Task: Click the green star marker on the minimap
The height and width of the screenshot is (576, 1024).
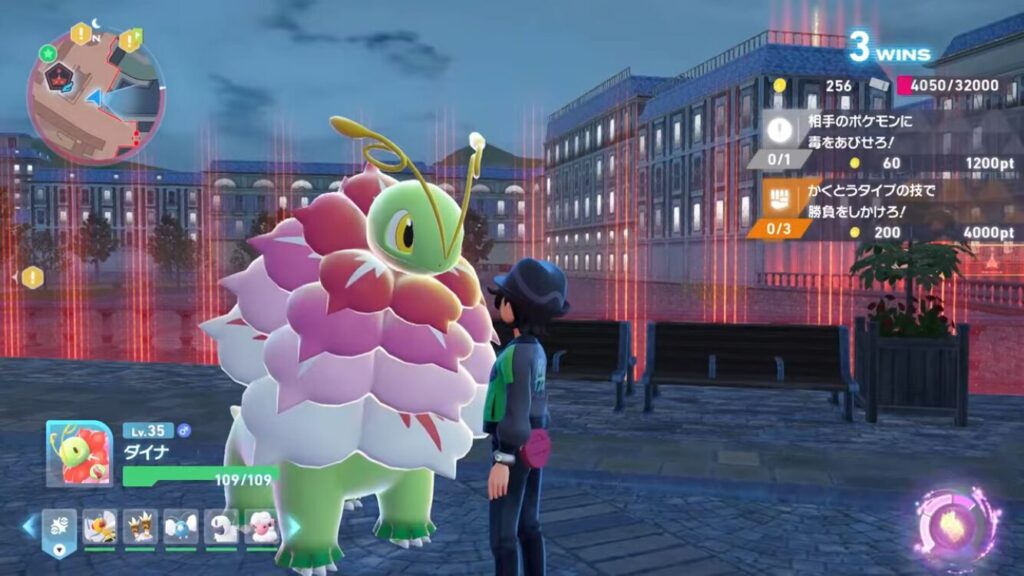Action: (47, 52)
